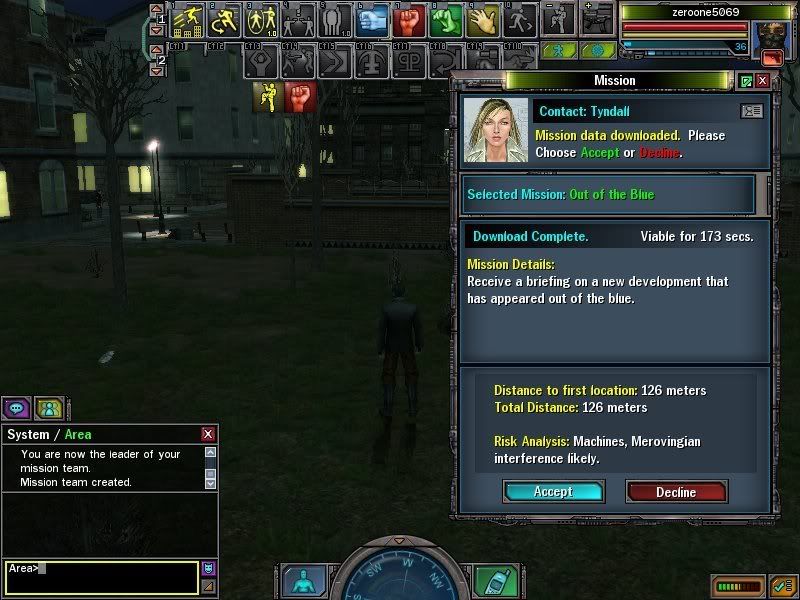Click the green minimize icon on Mission window
Viewport: 800px width, 600px height.
[746, 80]
